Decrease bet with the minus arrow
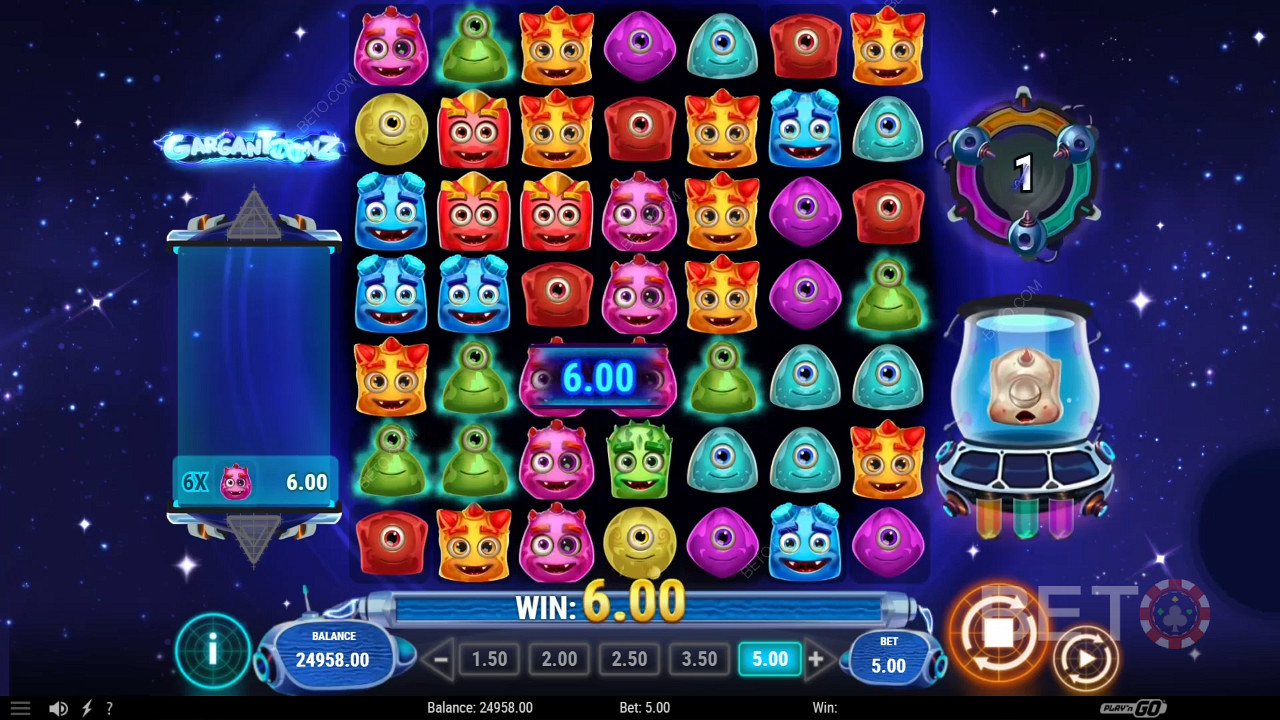Viewport: 1280px width, 720px height. [437, 659]
